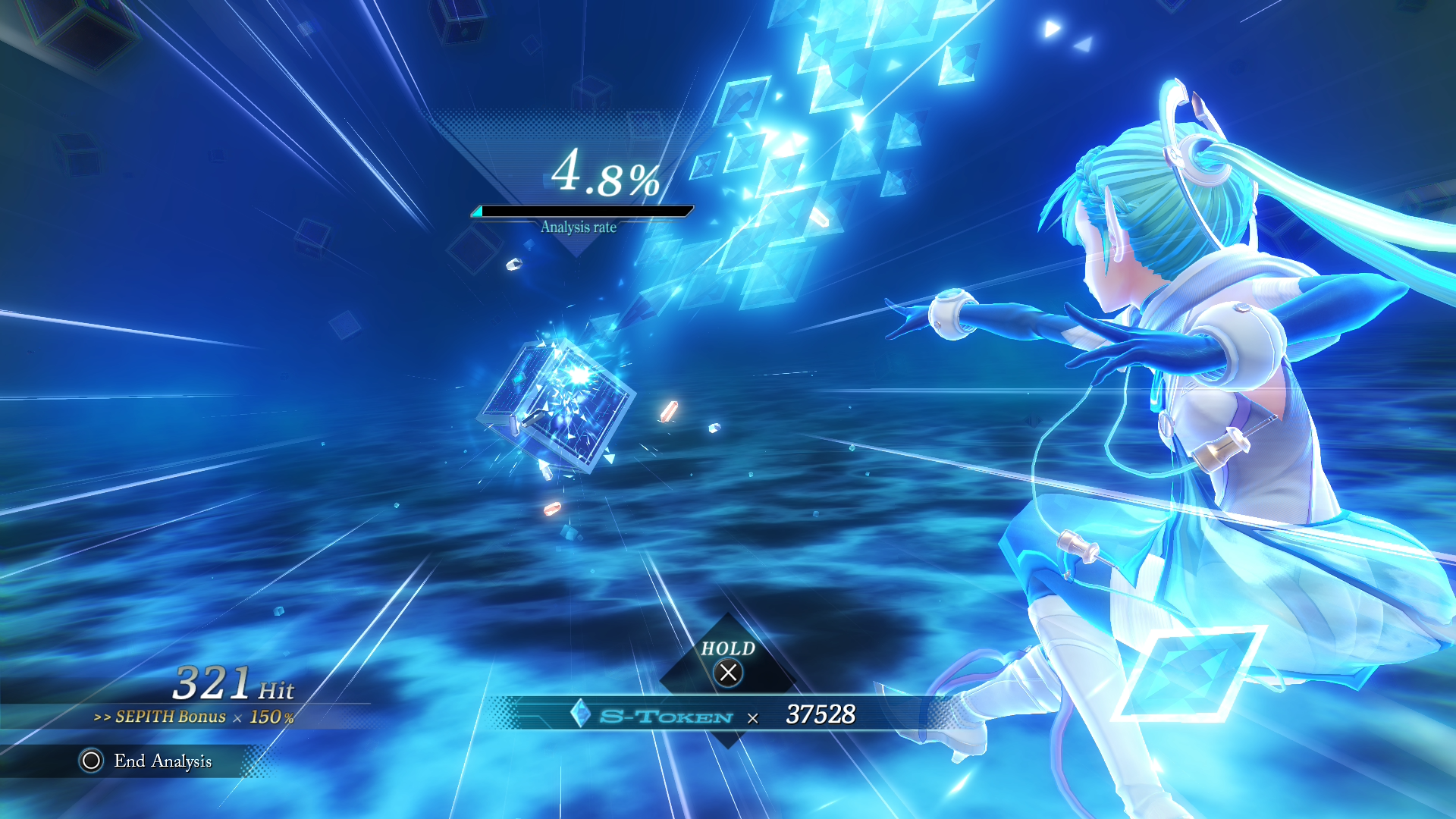Select the End Analysis option

pos(146,761)
